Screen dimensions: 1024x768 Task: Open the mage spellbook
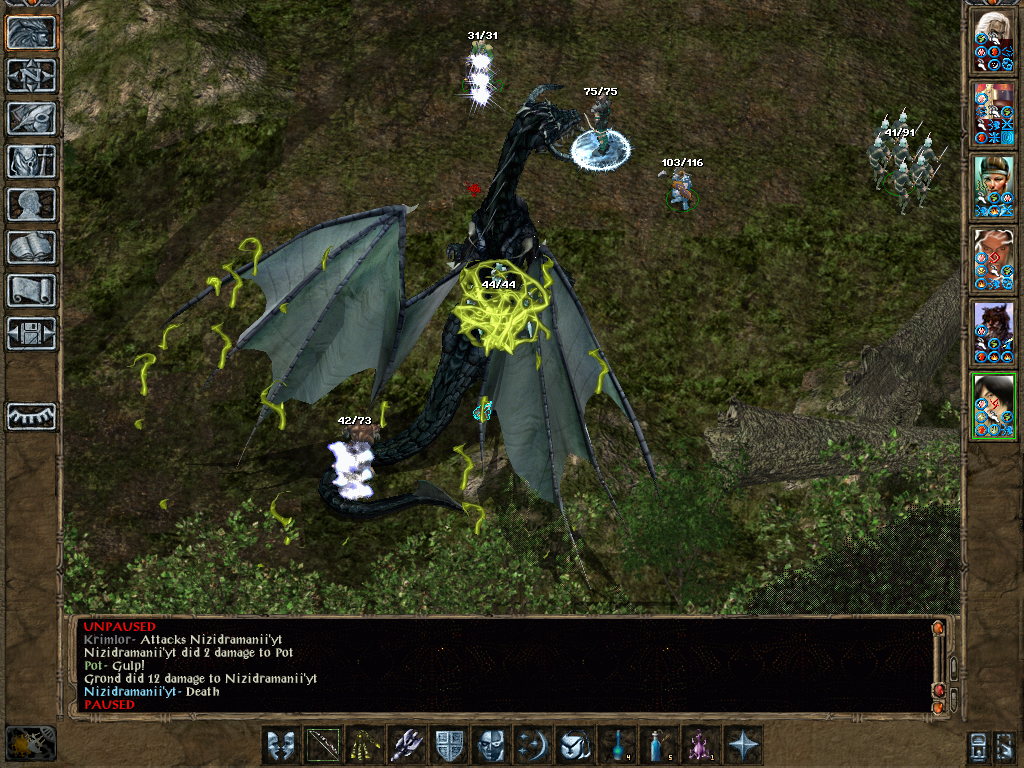click(x=32, y=247)
